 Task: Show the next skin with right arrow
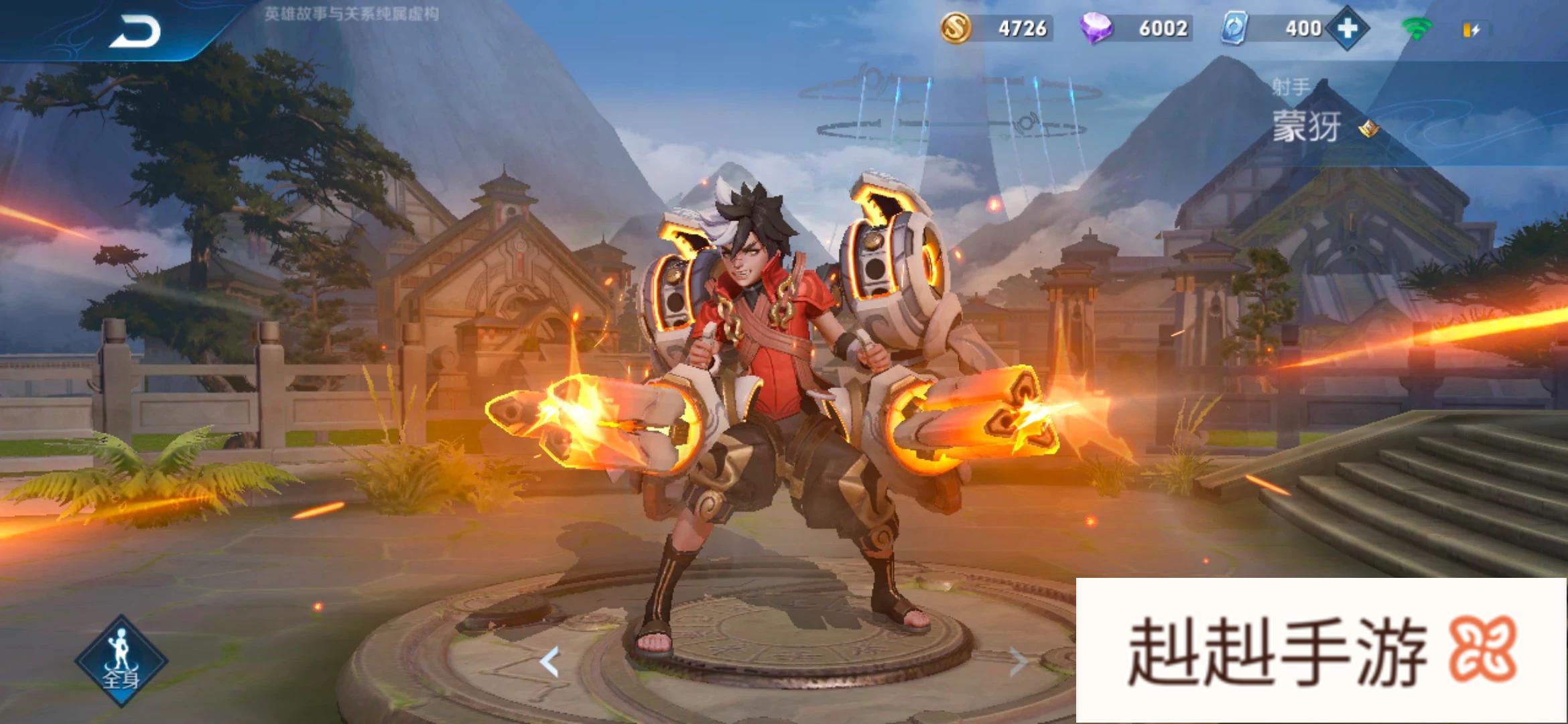click(1017, 662)
